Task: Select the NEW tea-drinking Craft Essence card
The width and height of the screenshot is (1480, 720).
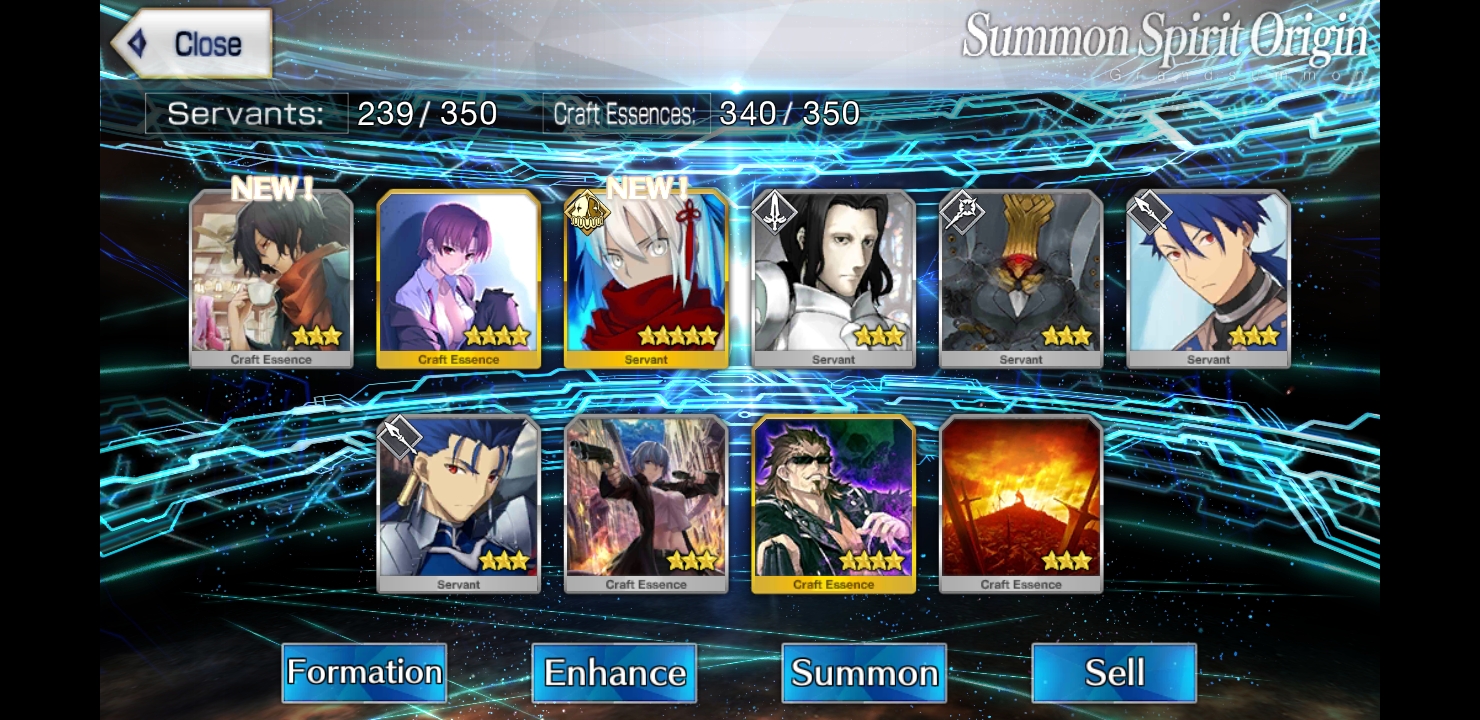Action: (271, 279)
